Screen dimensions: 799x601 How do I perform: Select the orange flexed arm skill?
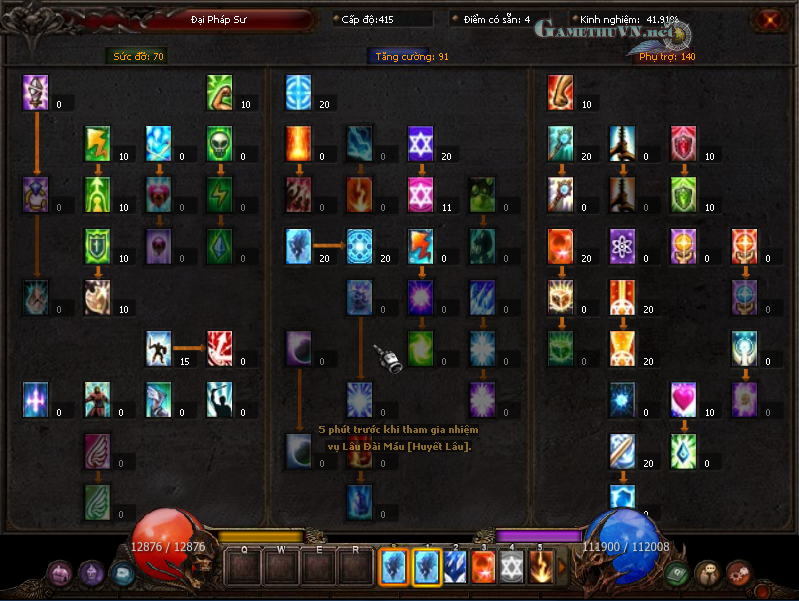tap(561, 92)
